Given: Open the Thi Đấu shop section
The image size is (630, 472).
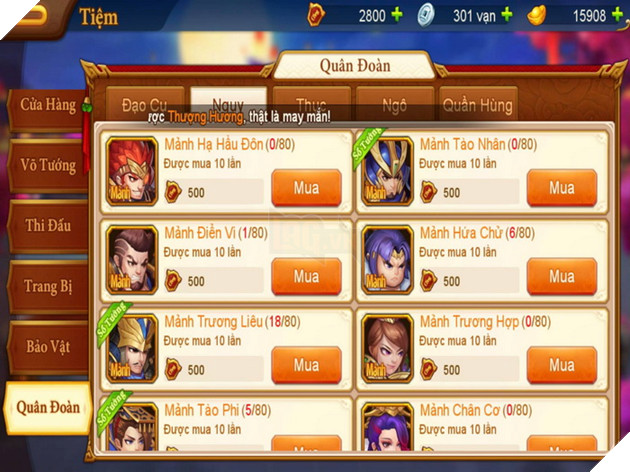Looking at the screenshot, I should tap(47, 226).
